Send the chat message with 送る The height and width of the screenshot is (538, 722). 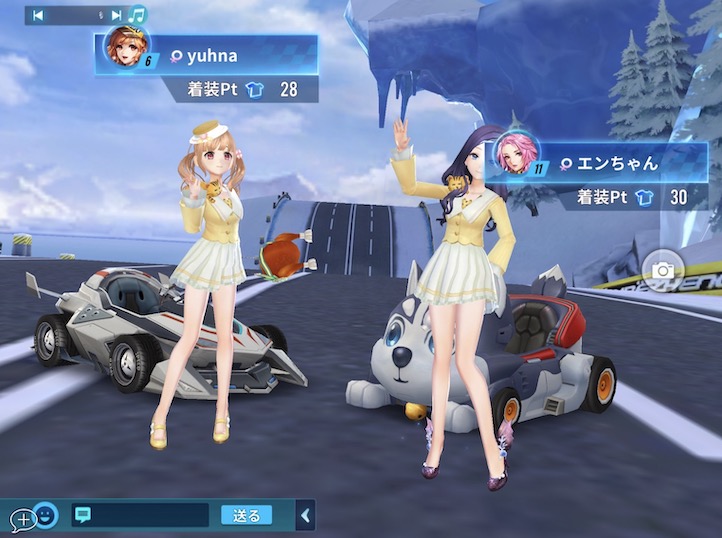246,516
